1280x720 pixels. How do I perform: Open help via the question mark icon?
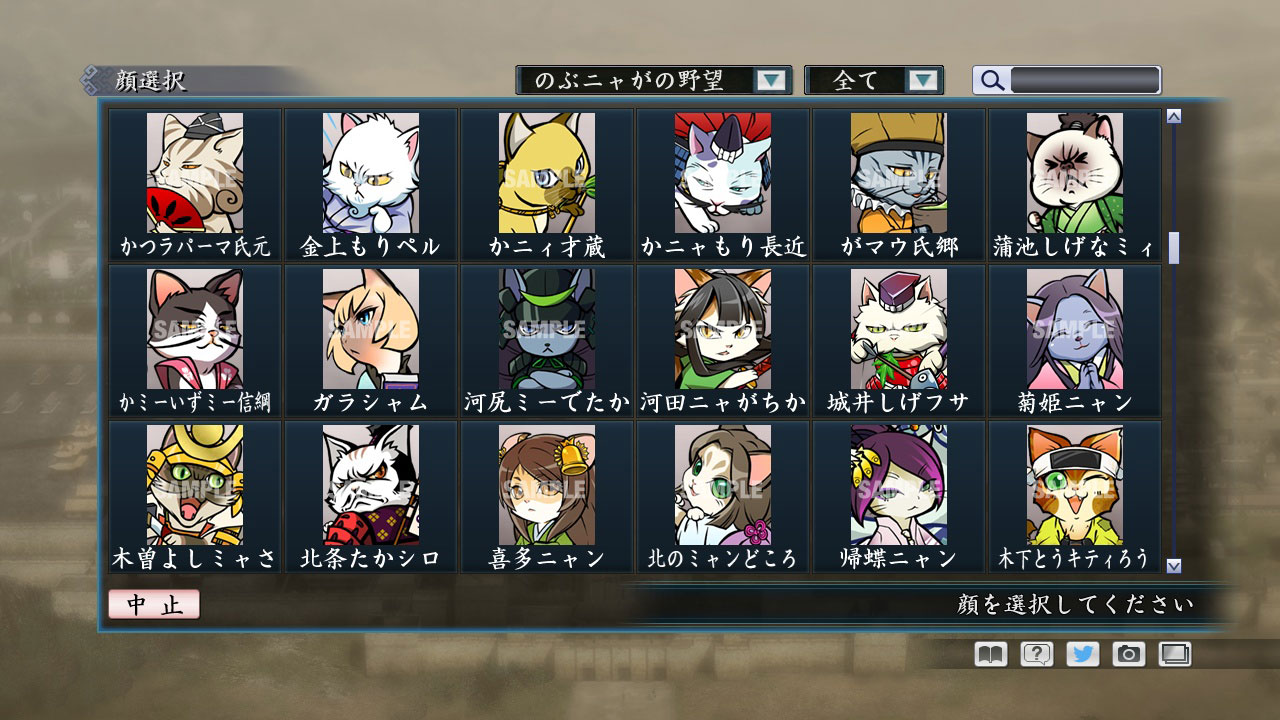point(1038,656)
